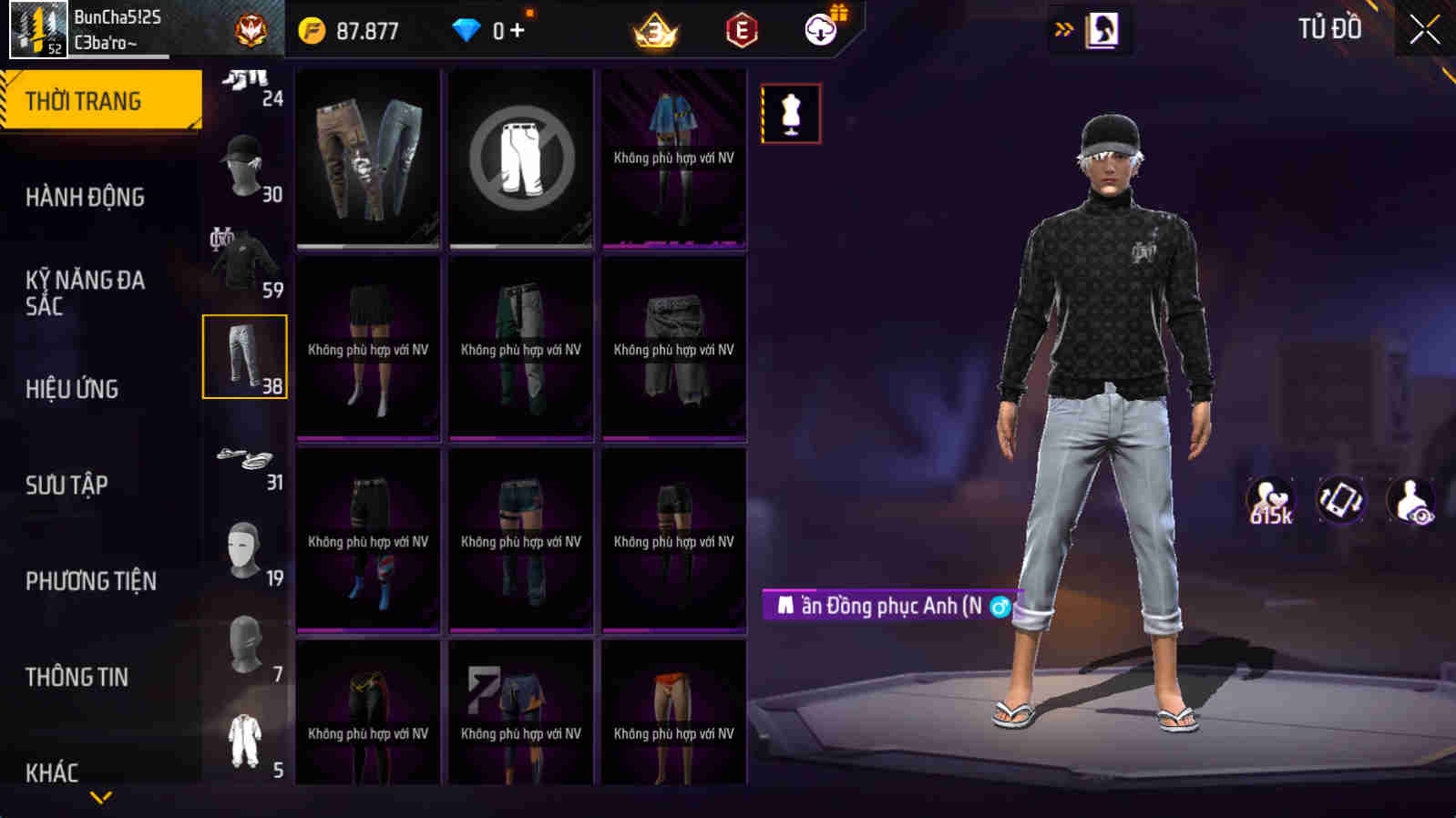Click the cloud download gift icon
The height and width of the screenshot is (818, 1456).
[819, 30]
